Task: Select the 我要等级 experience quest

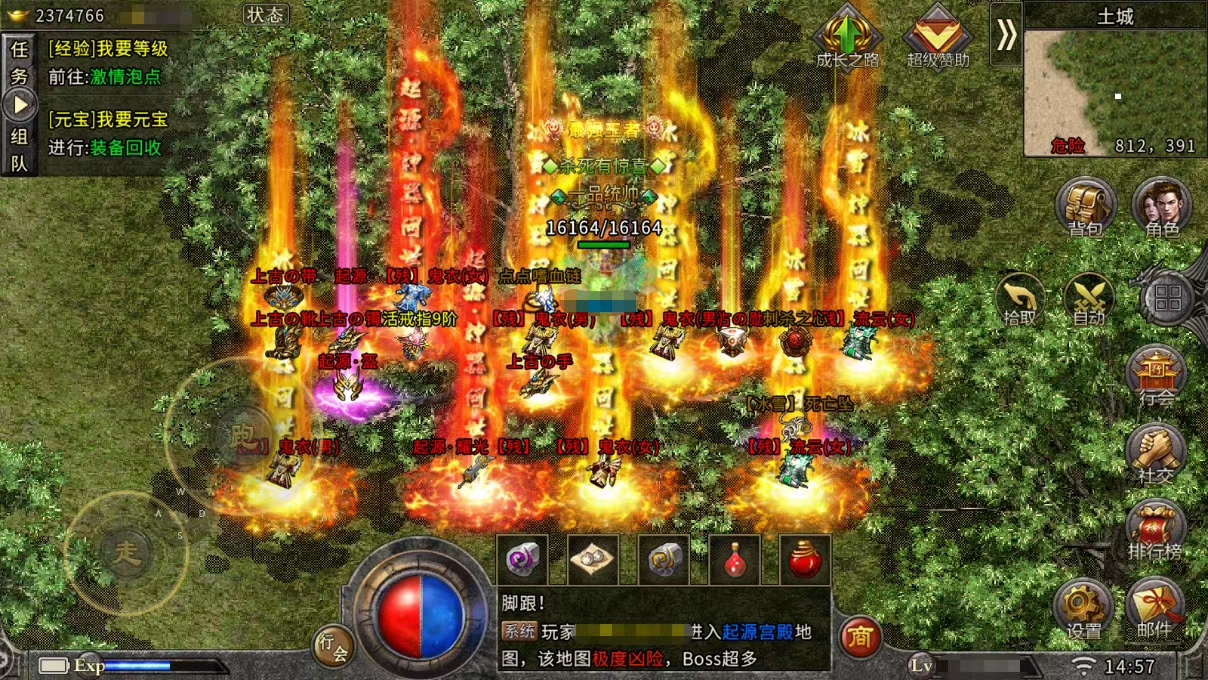Action: [108, 49]
